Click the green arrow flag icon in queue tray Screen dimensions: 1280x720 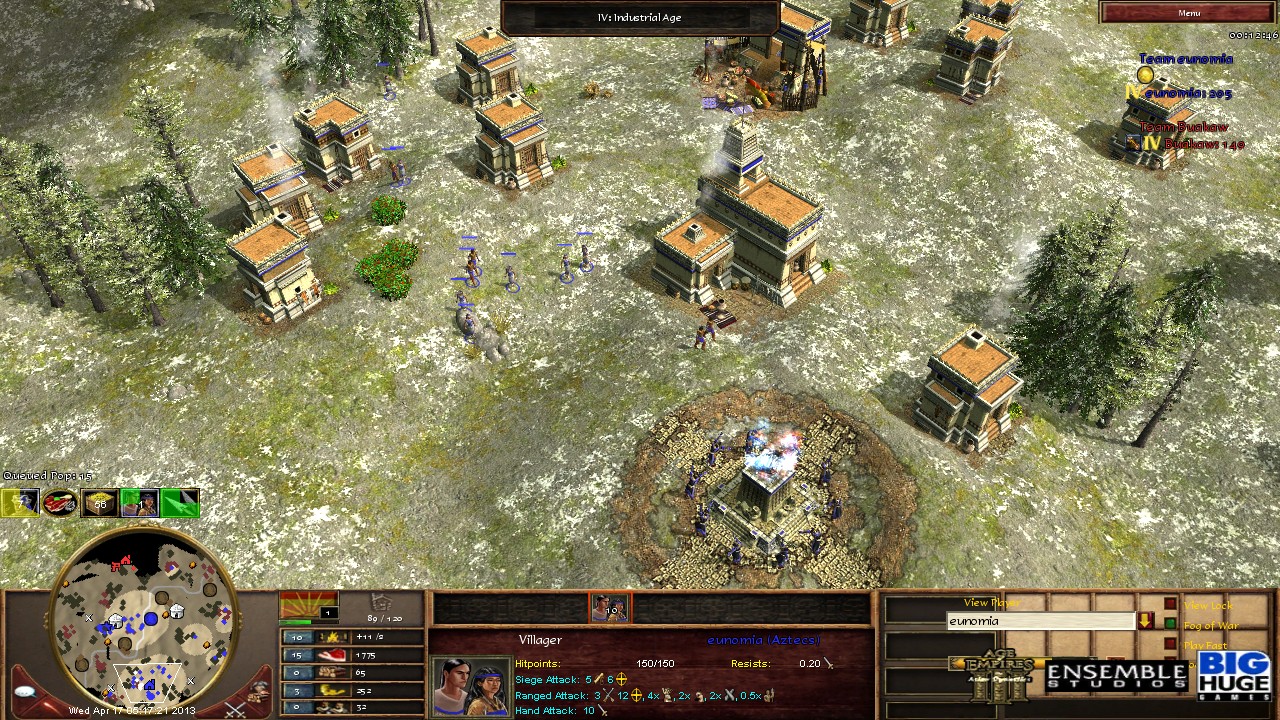(180, 503)
